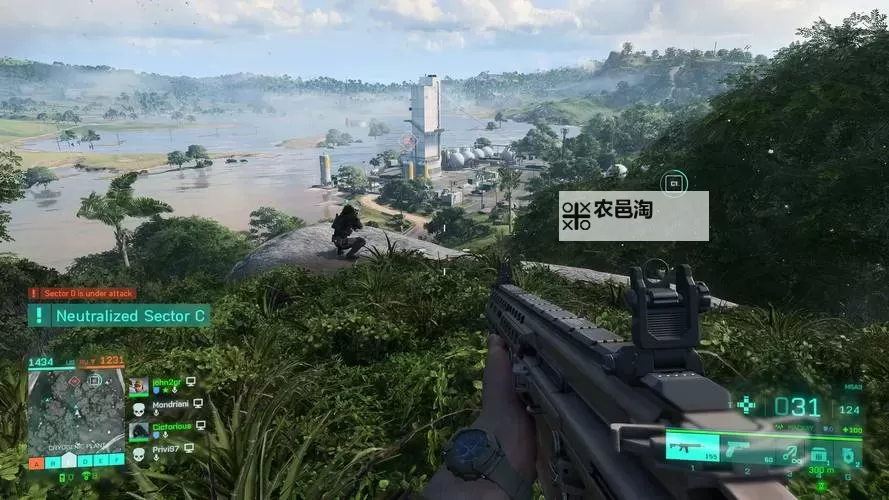Click the 农邑淘 watermark overlay
The width and height of the screenshot is (889, 500).
click(x=633, y=216)
